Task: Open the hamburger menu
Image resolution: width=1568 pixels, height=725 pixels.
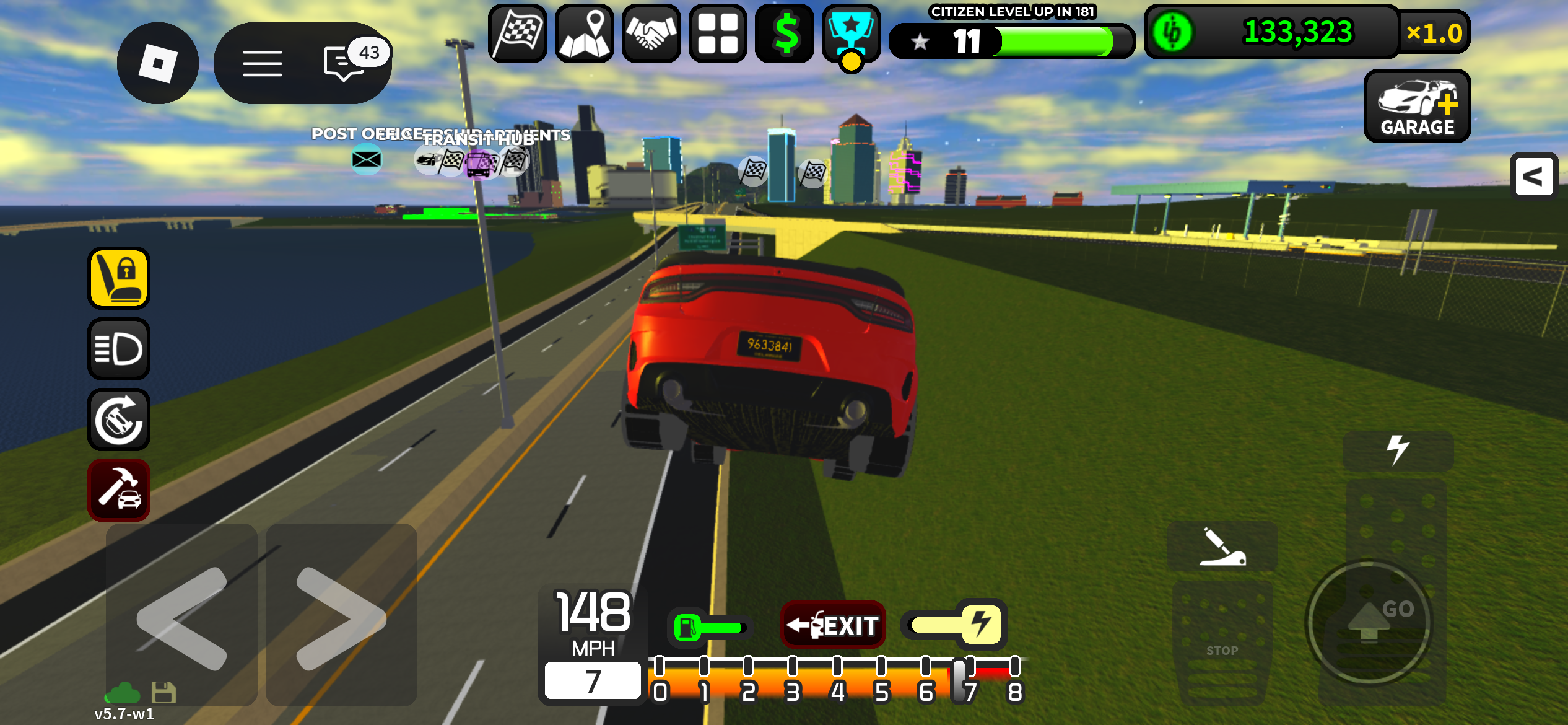Action: click(262, 63)
